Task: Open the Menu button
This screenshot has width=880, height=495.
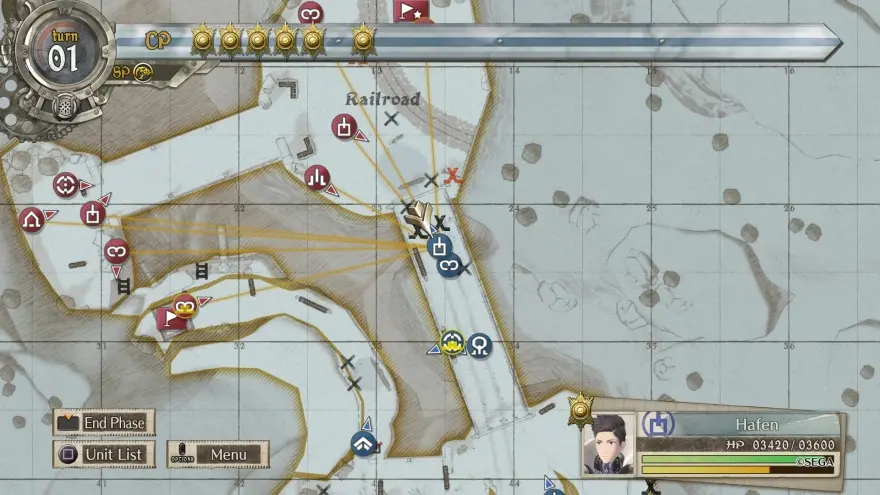Action: 218,455
